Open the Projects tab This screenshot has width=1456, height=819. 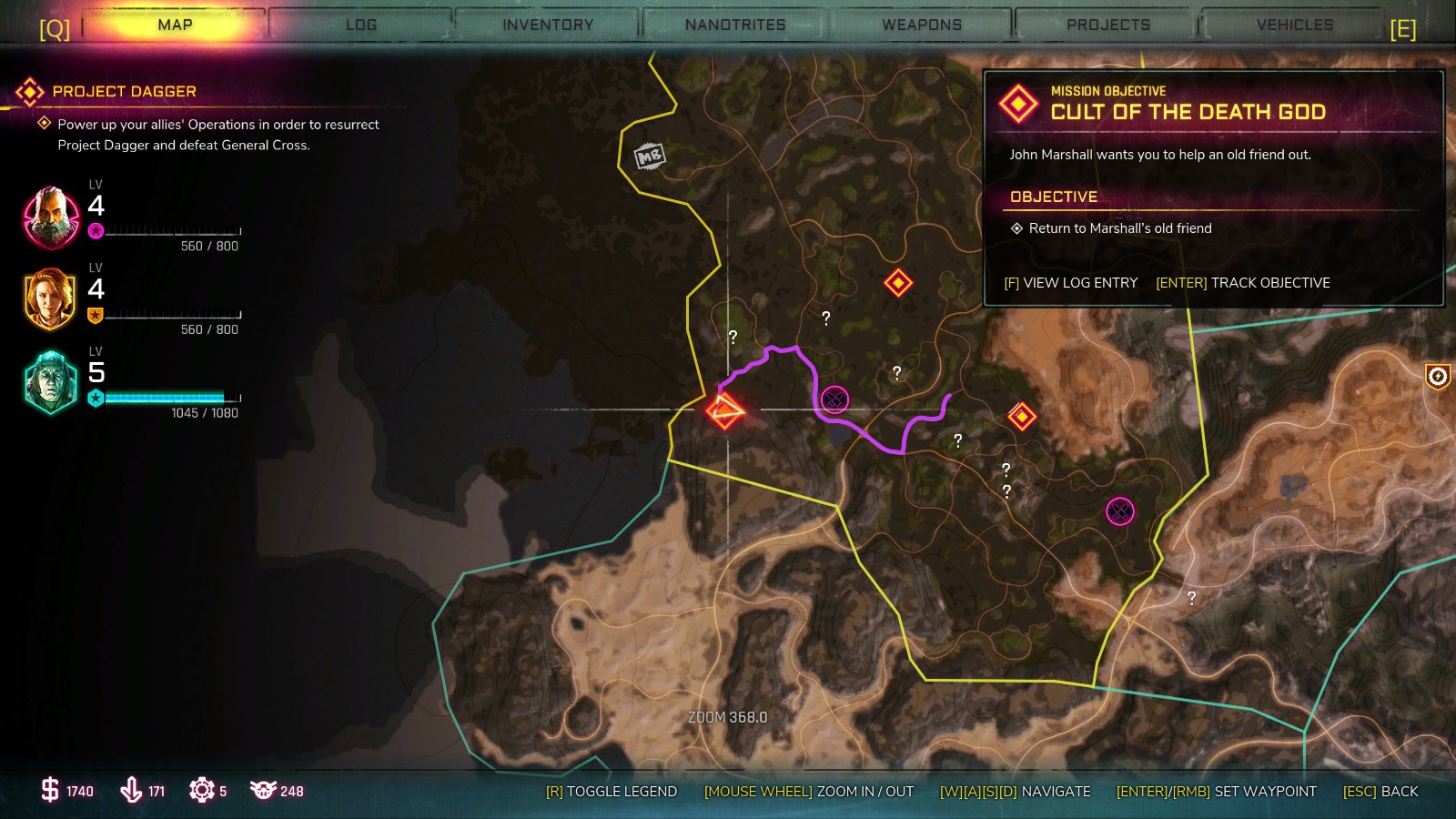coord(1108,25)
